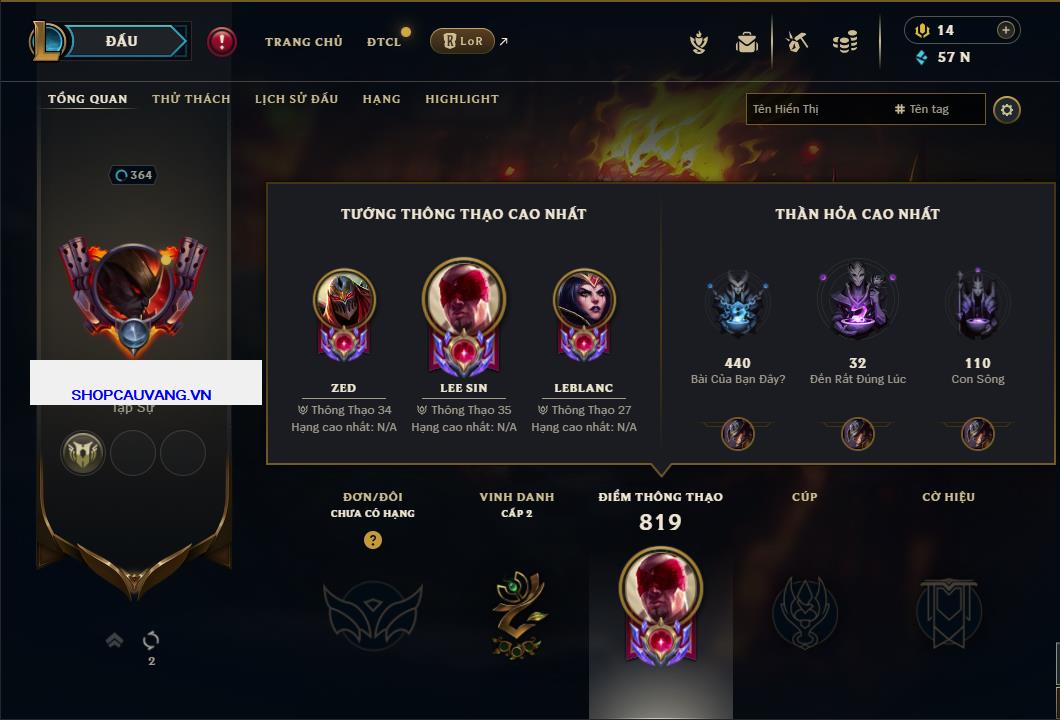The image size is (1060, 720).
Task: Click the ranked help question mark
Action: pyautogui.click(x=372, y=540)
